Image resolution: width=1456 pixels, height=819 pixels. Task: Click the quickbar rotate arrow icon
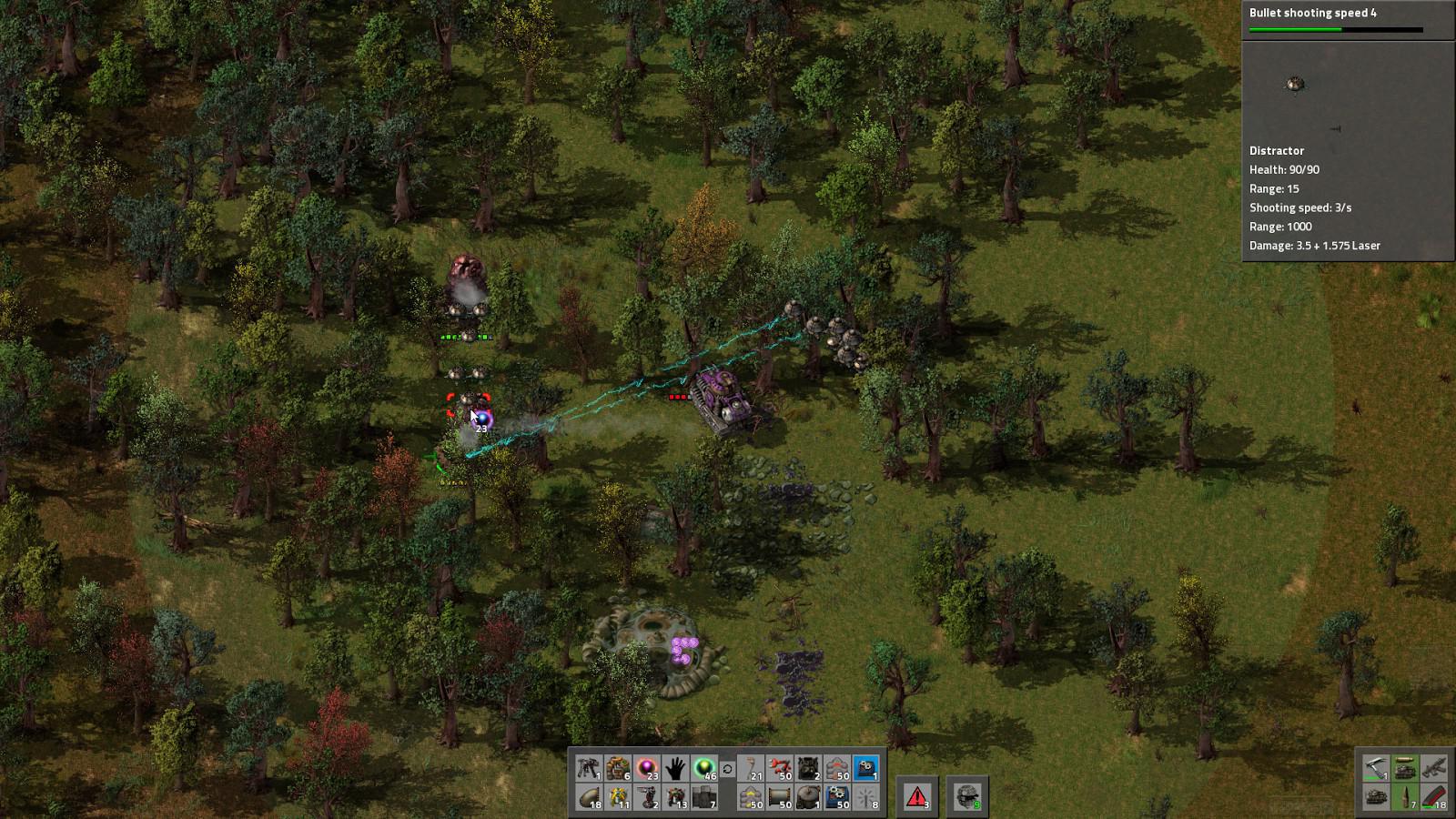pos(728,770)
